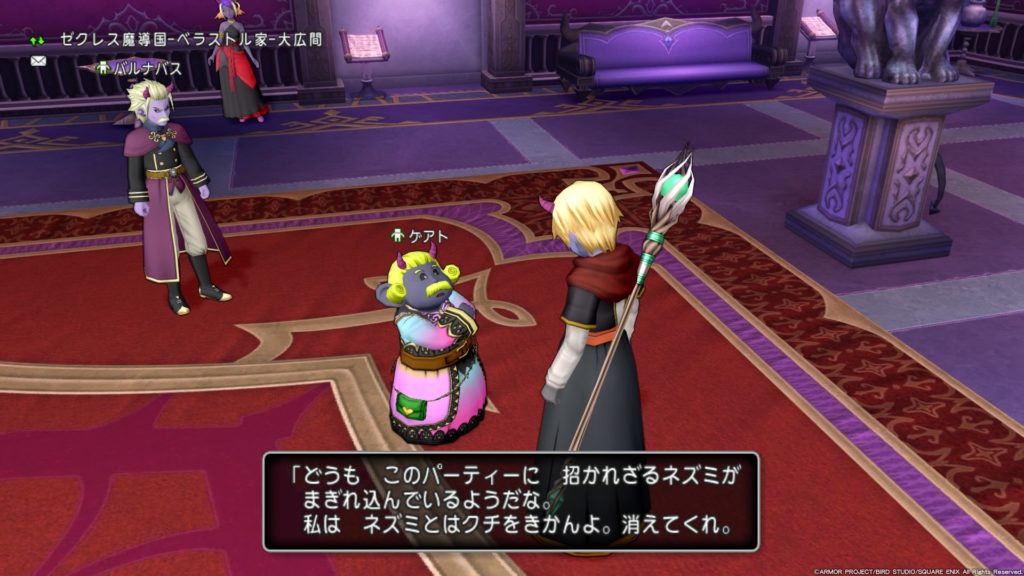Viewport: 1024px width, 576px height.
Task: Advance the dialogue message box
Action: [511, 501]
